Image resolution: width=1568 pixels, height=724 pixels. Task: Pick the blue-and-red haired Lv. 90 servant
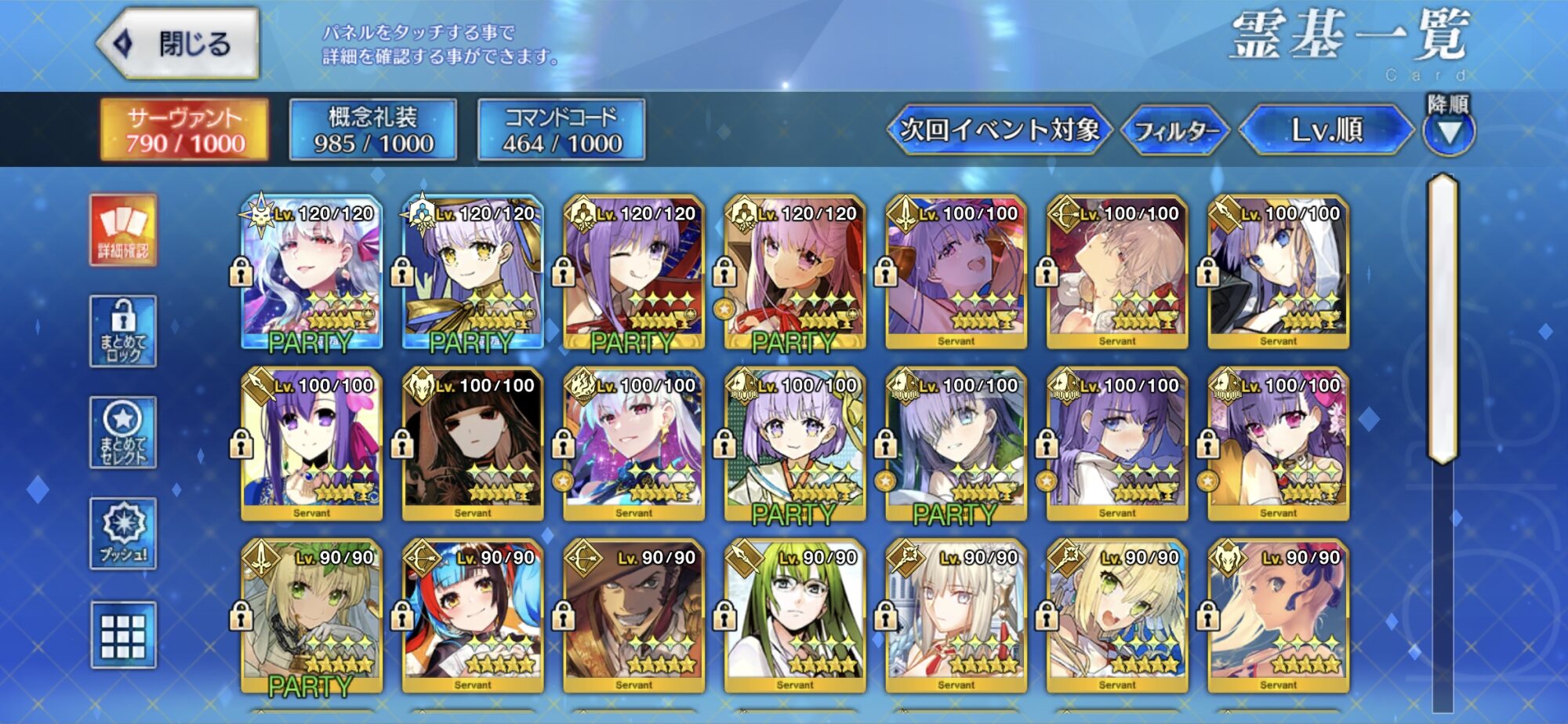(472, 616)
